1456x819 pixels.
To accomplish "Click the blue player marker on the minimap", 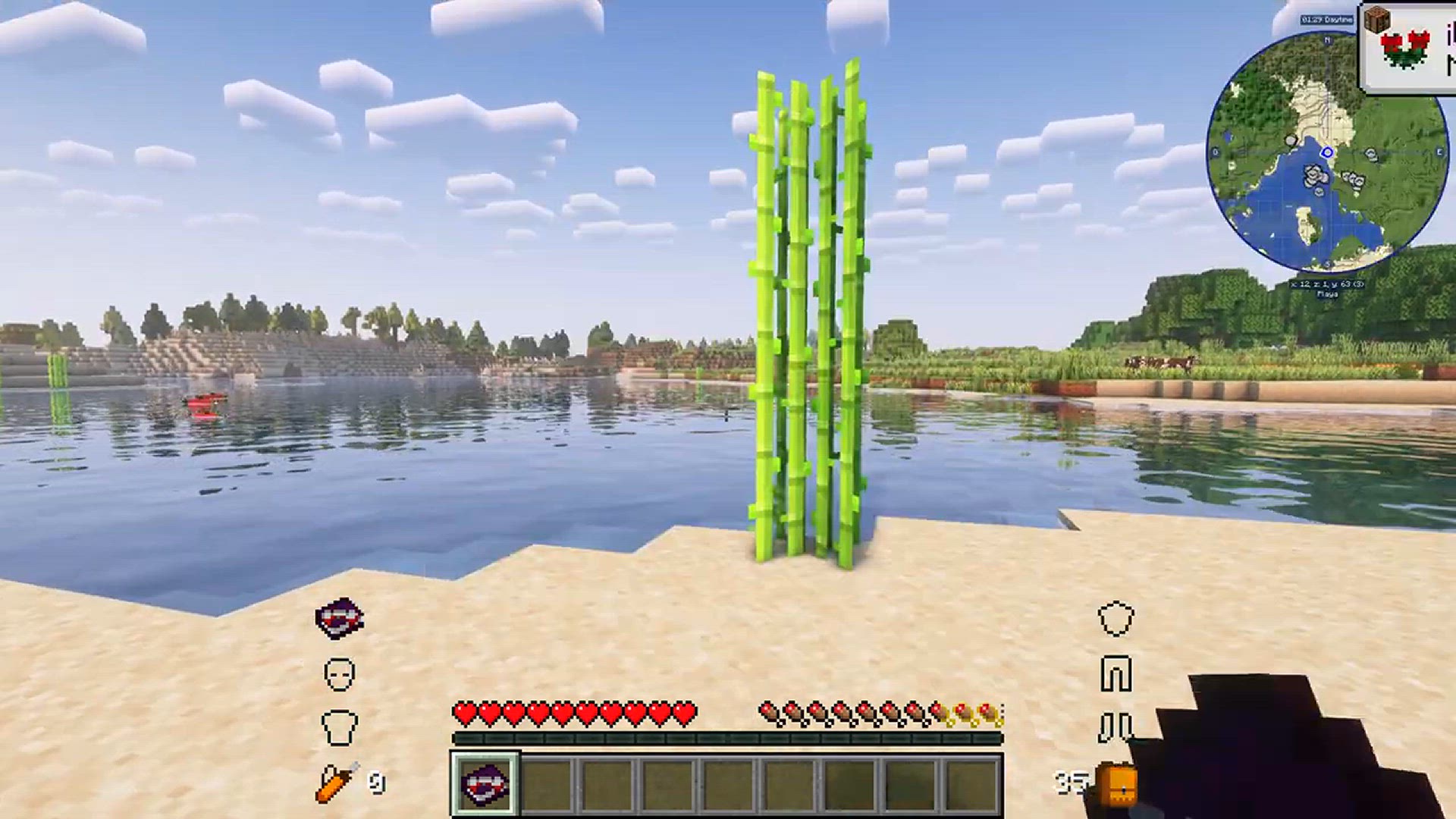I will 1329,152.
